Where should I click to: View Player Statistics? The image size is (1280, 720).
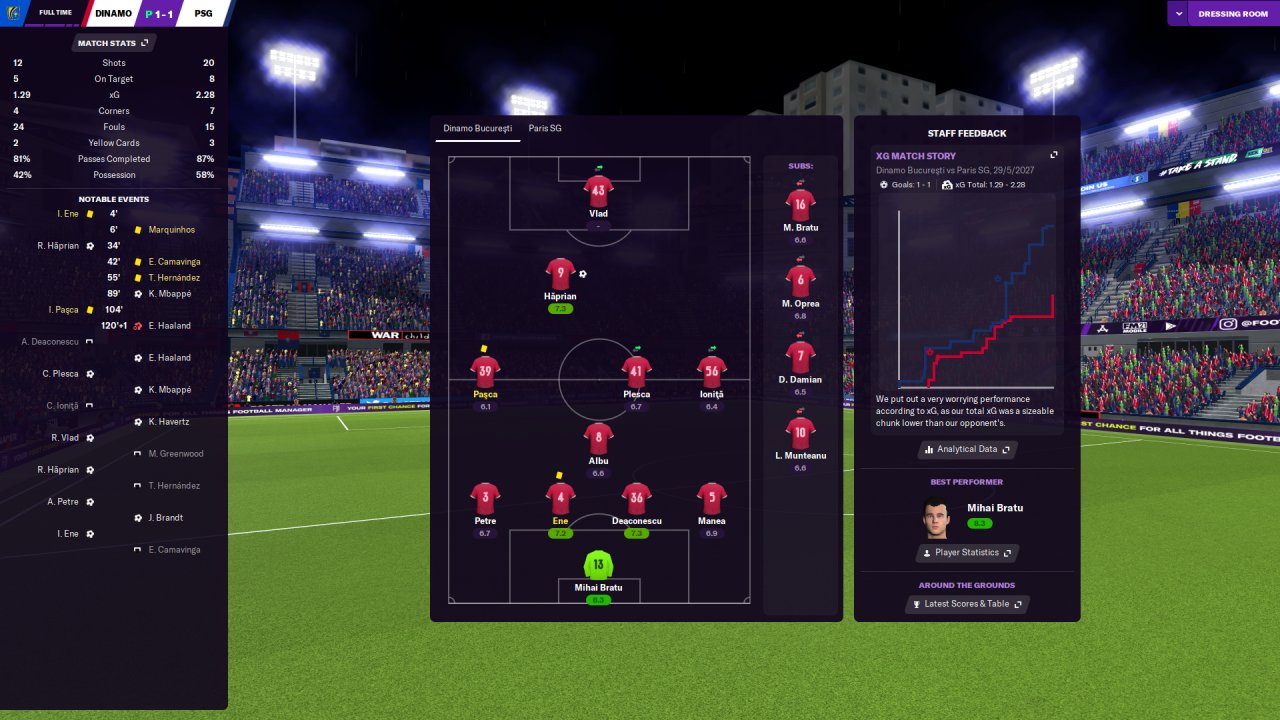pos(967,553)
